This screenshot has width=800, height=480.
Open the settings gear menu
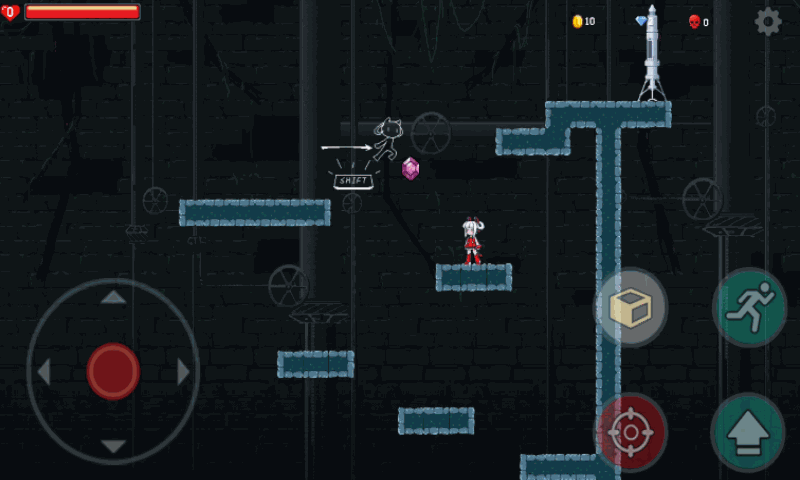[767, 21]
